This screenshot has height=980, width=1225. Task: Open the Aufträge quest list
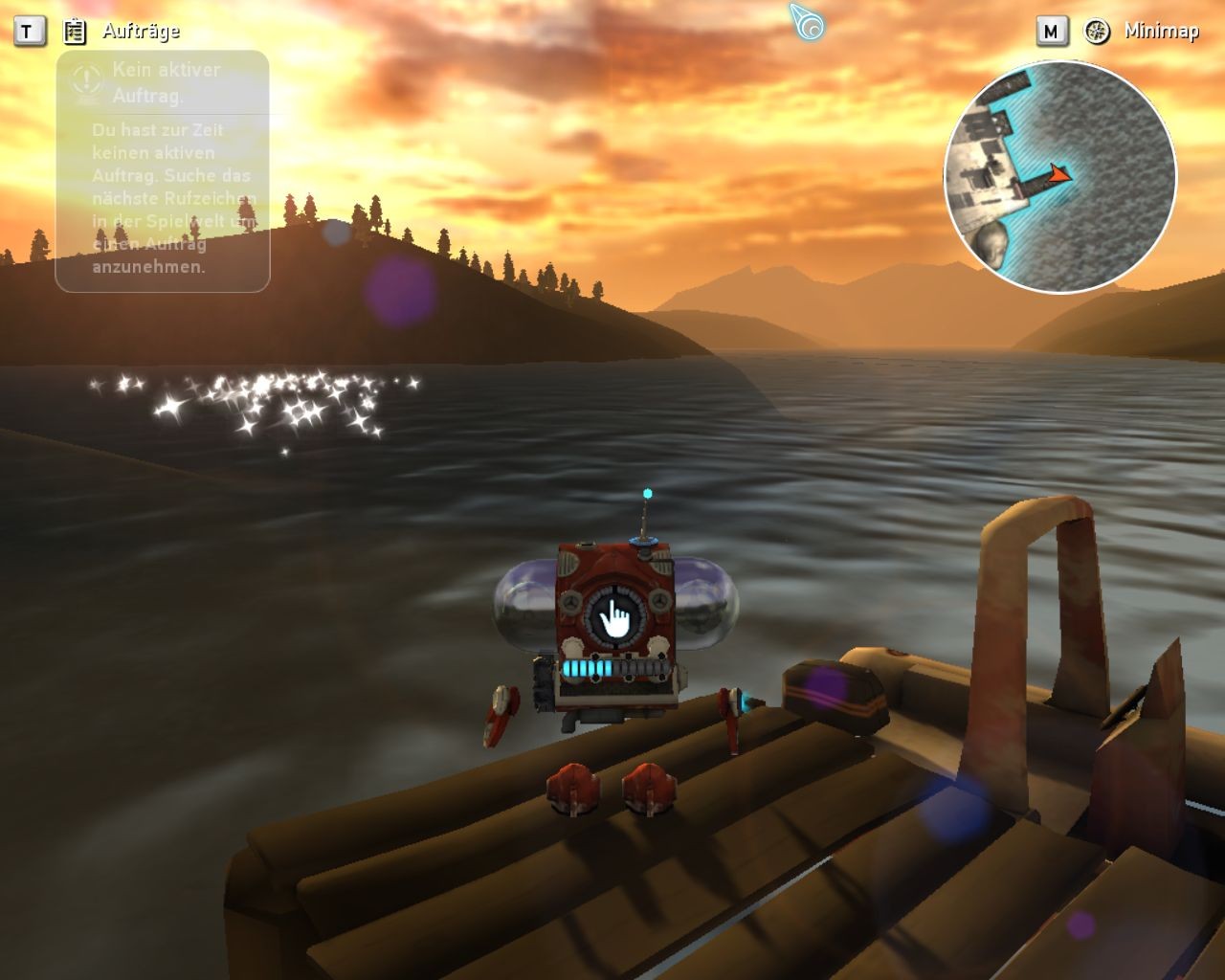tap(141, 32)
